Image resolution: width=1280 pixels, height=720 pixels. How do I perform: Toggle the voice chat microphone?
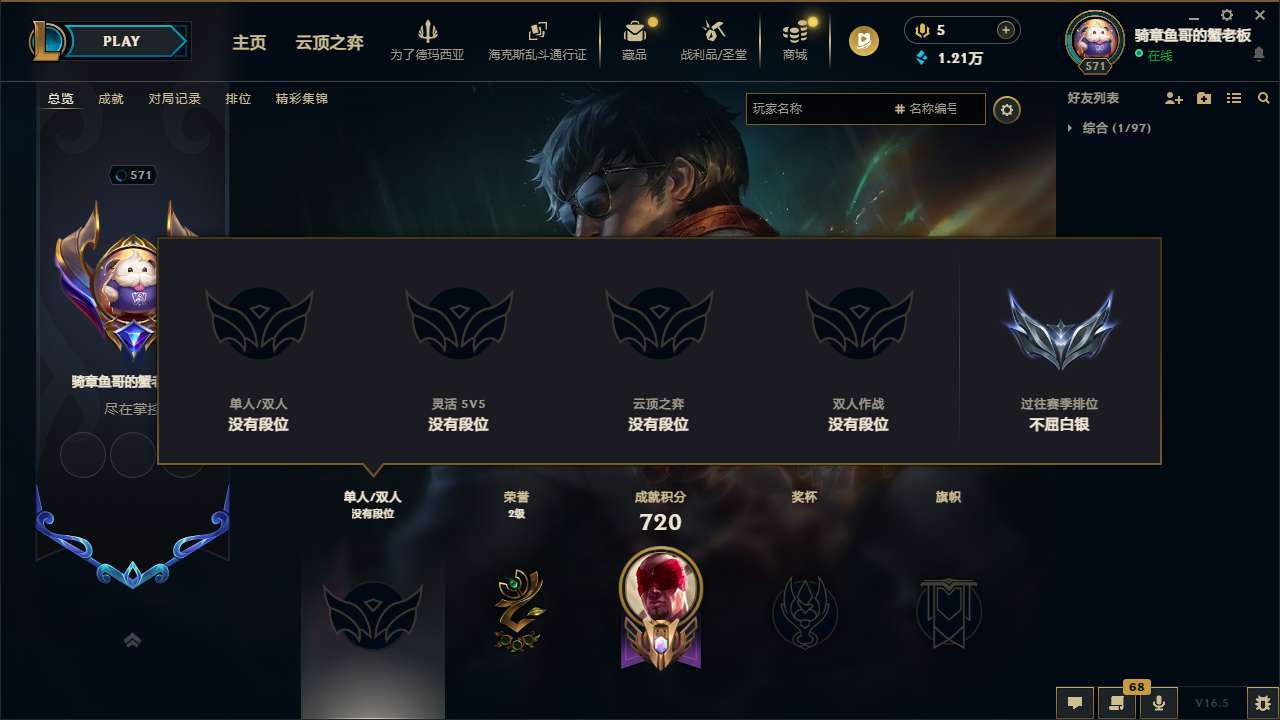pos(1158,702)
